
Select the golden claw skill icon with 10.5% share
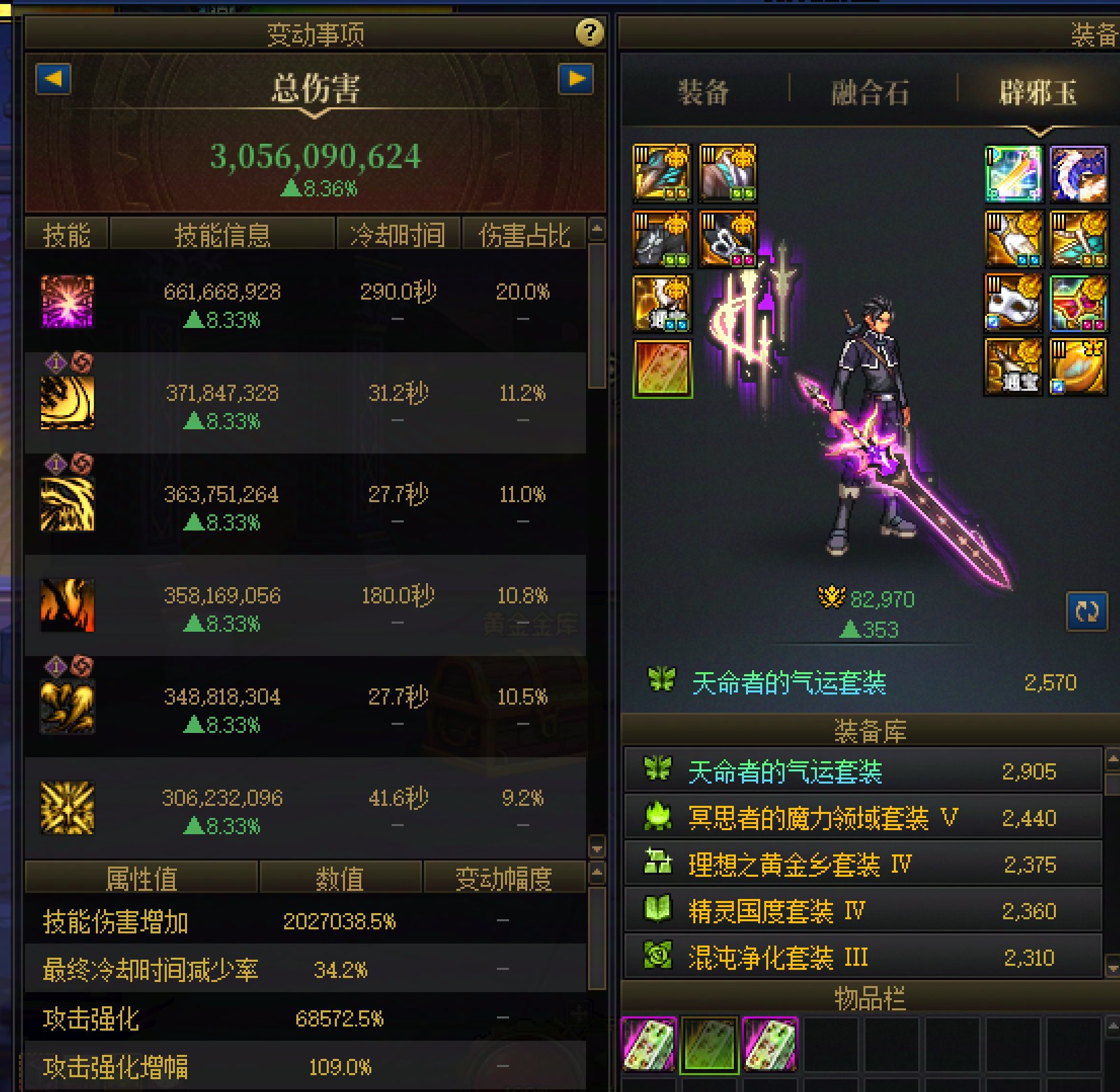(x=68, y=704)
